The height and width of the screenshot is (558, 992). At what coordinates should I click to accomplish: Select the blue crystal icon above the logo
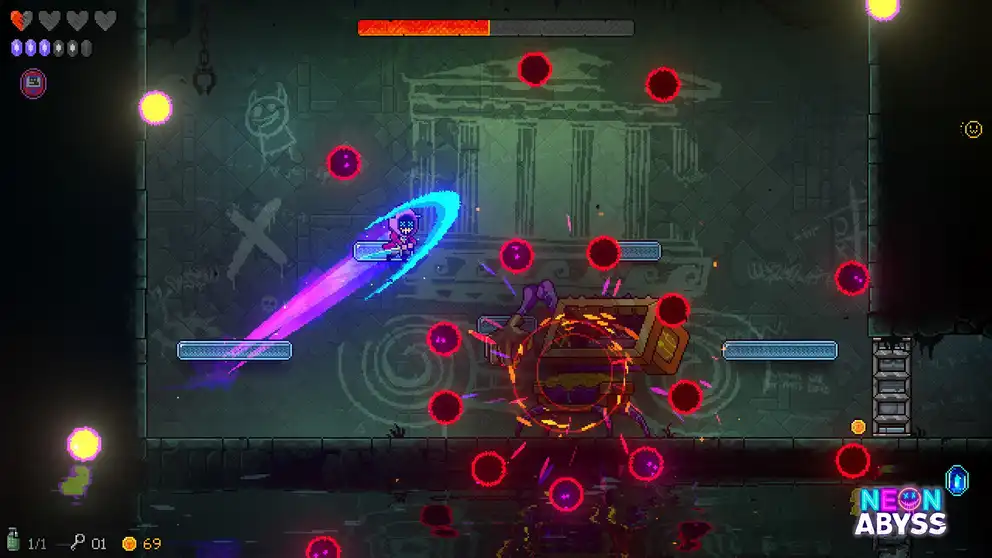(957, 481)
